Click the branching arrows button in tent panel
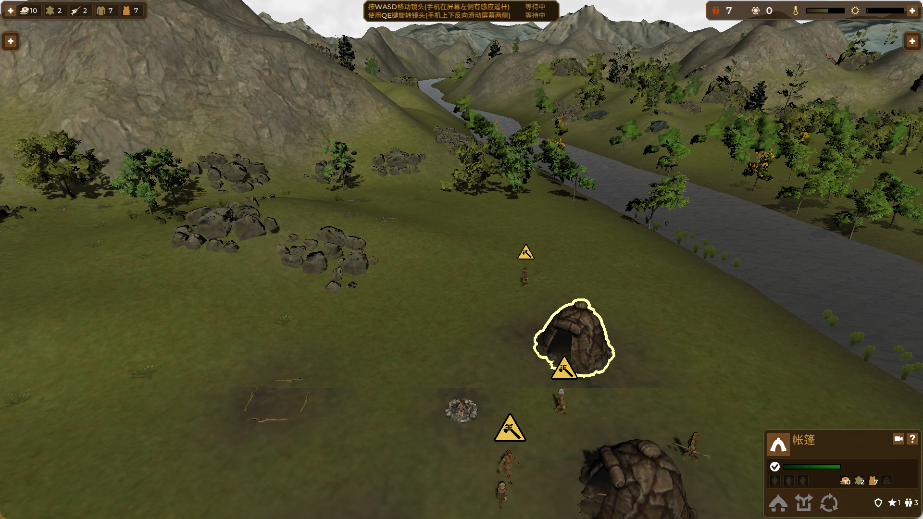This screenshot has width=923, height=519. pyautogui.click(x=804, y=503)
